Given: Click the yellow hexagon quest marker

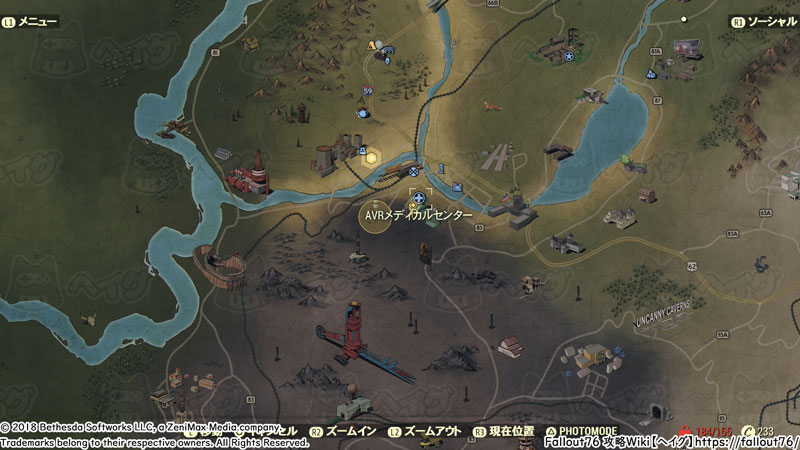Looking at the screenshot, I should click(371, 157).
